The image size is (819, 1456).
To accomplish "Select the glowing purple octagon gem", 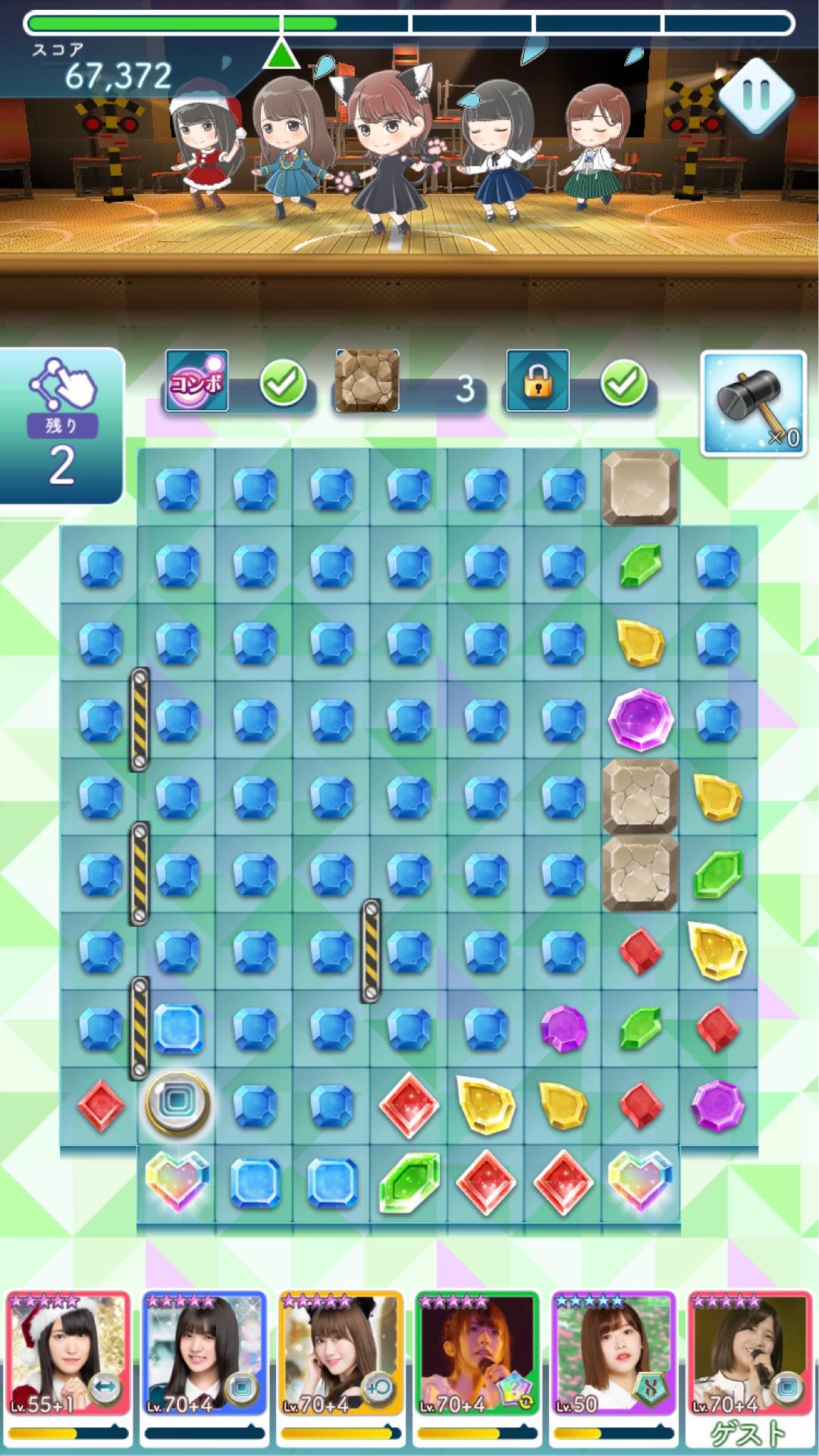I will click(x=641, y=719).
